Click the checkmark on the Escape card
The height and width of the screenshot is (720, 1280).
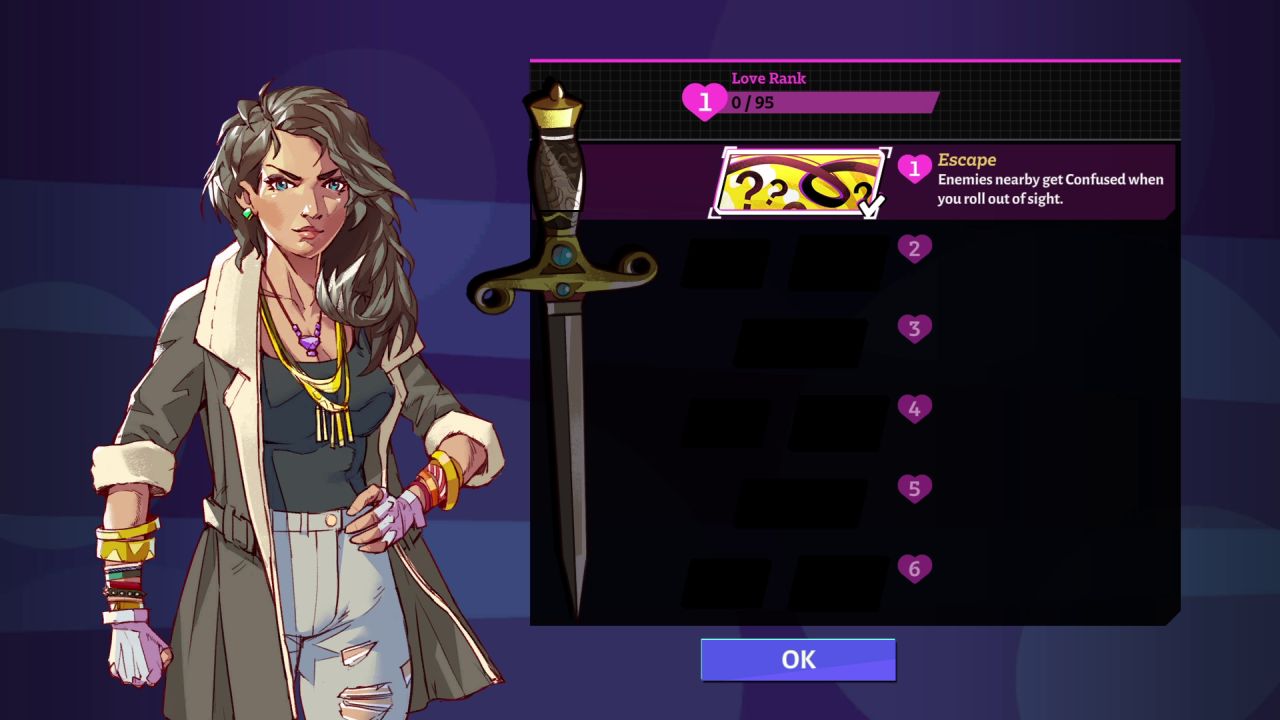(x=873, y=205)
